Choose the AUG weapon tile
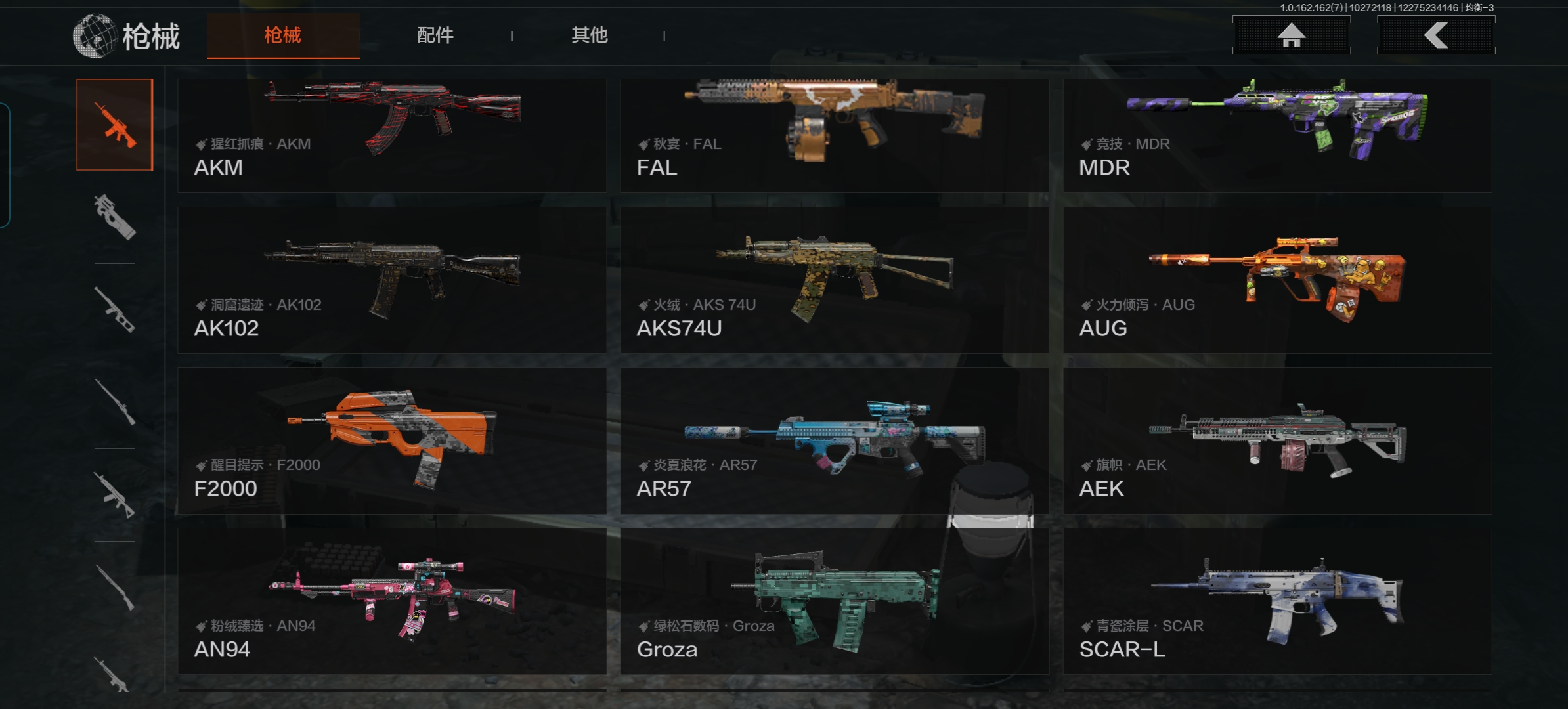The height and width of the screenshot is (709, 1568). point(1277,280)
